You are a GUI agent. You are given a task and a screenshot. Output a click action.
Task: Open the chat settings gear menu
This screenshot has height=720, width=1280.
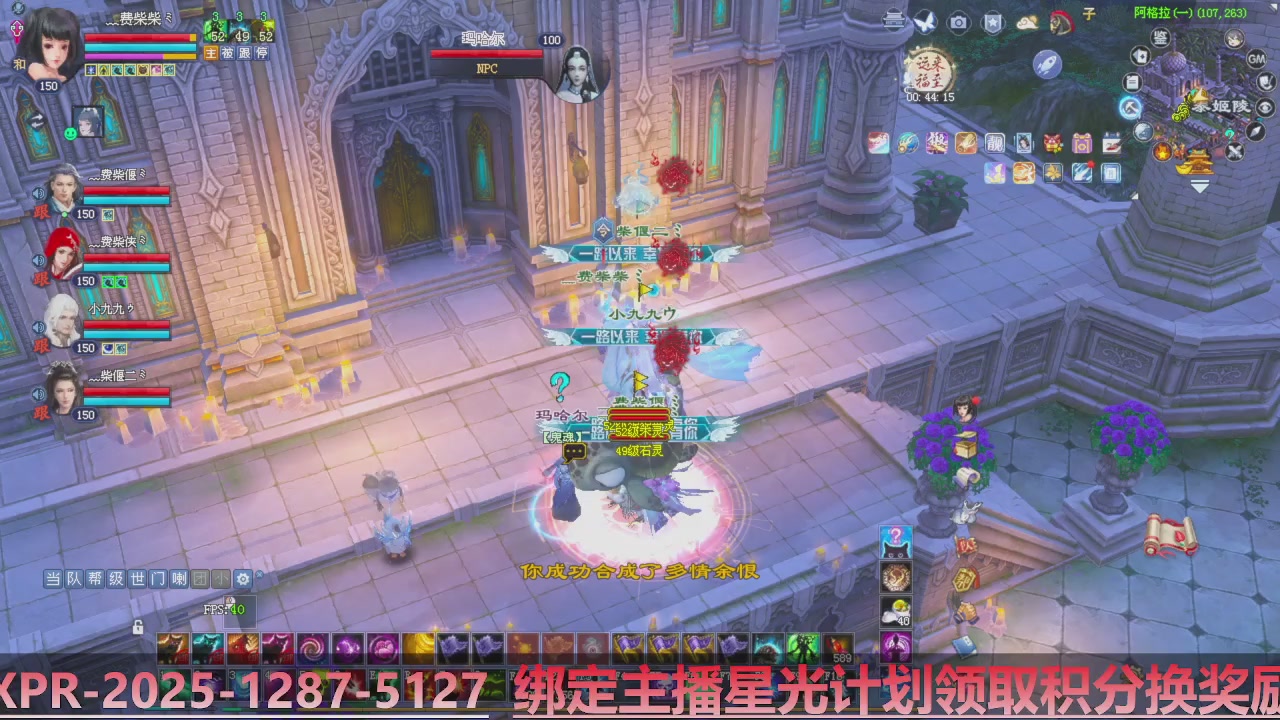click(x=242, y=580)
